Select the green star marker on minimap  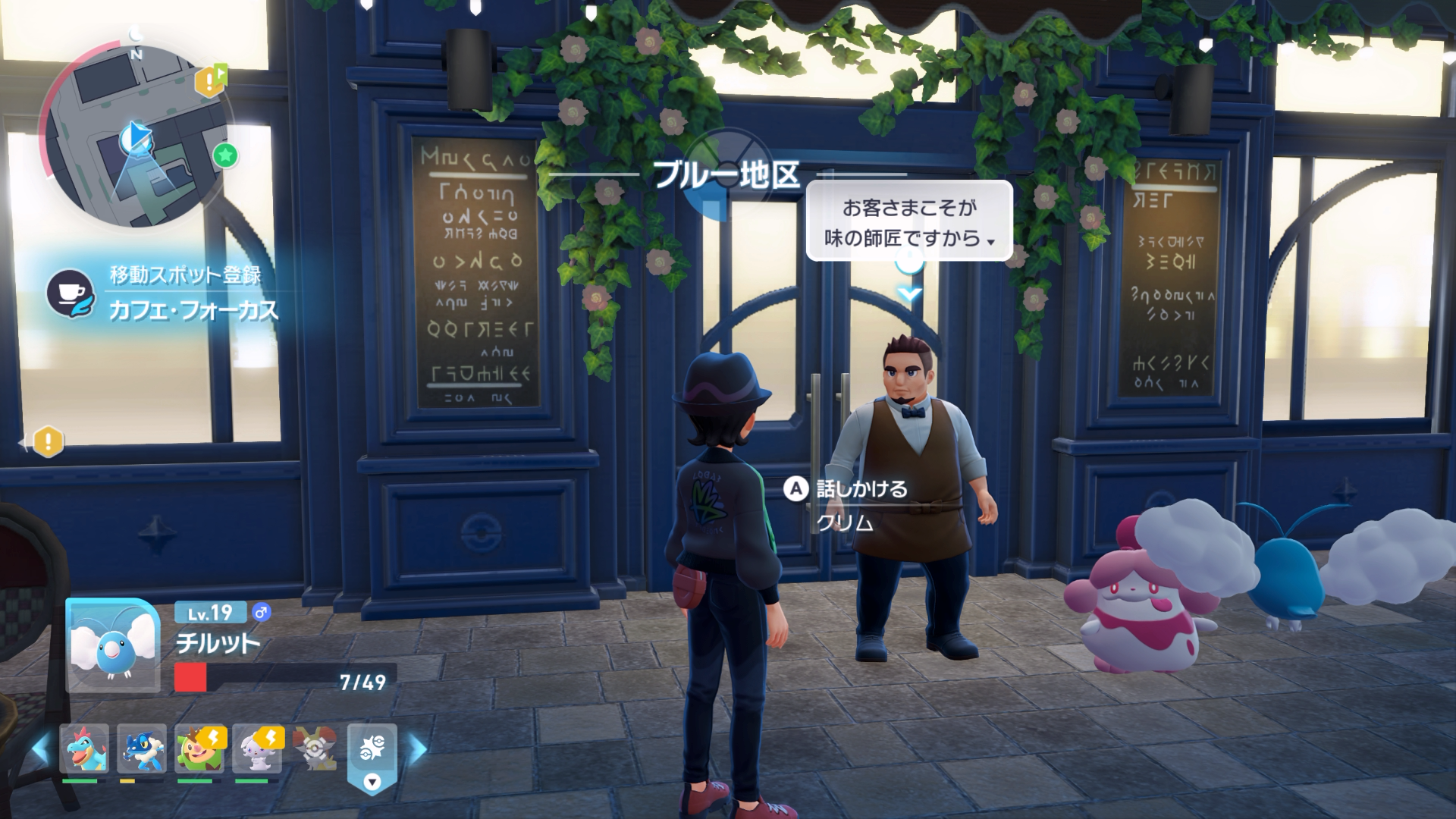225,155
